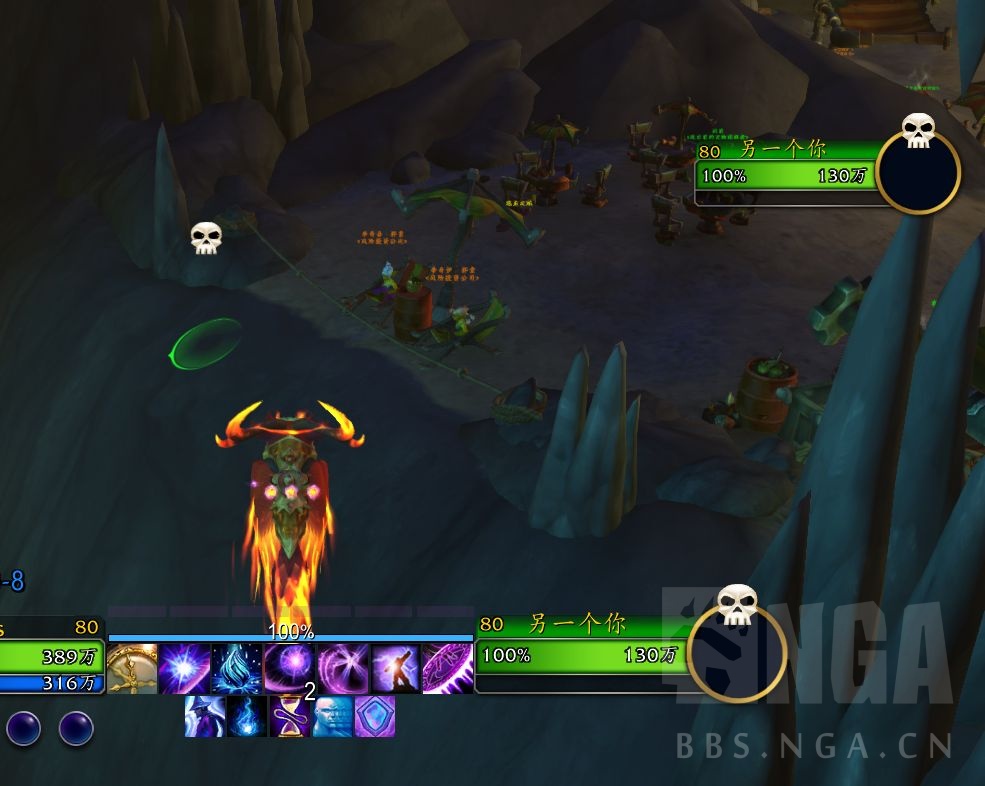The height and width of the screenshot is (786, 985).
Task: Use the blue stone face ability
Action: (x=332, y=716)
